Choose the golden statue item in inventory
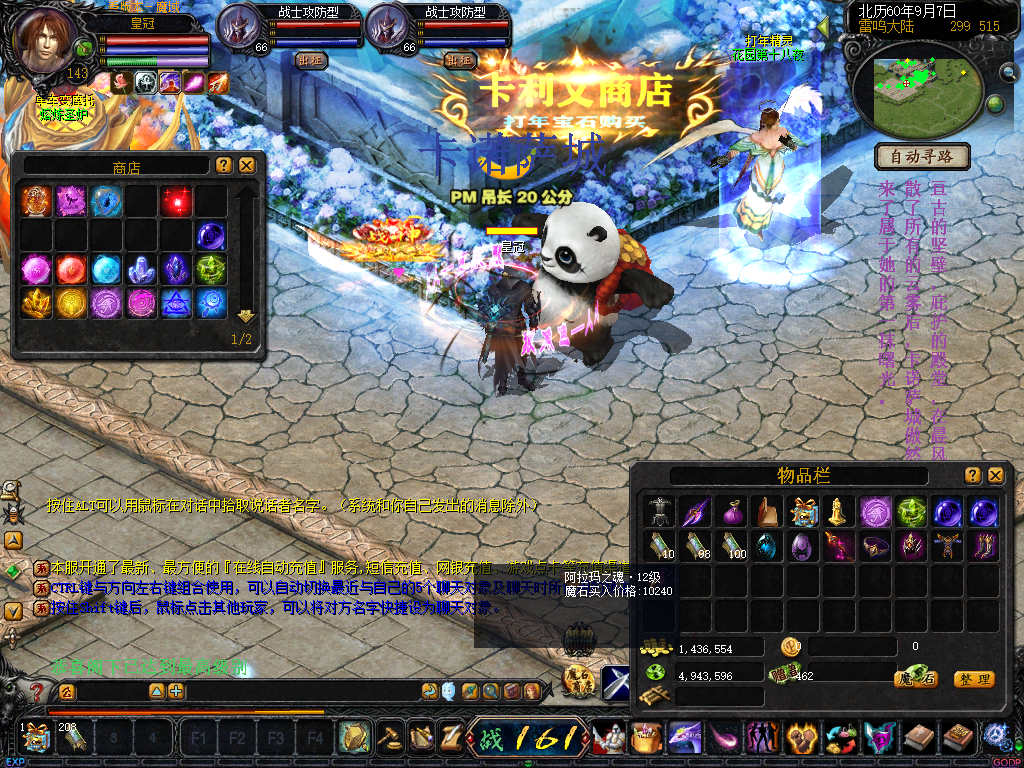The width and height of the screenshot is (1024, 768). pos(838,512)
